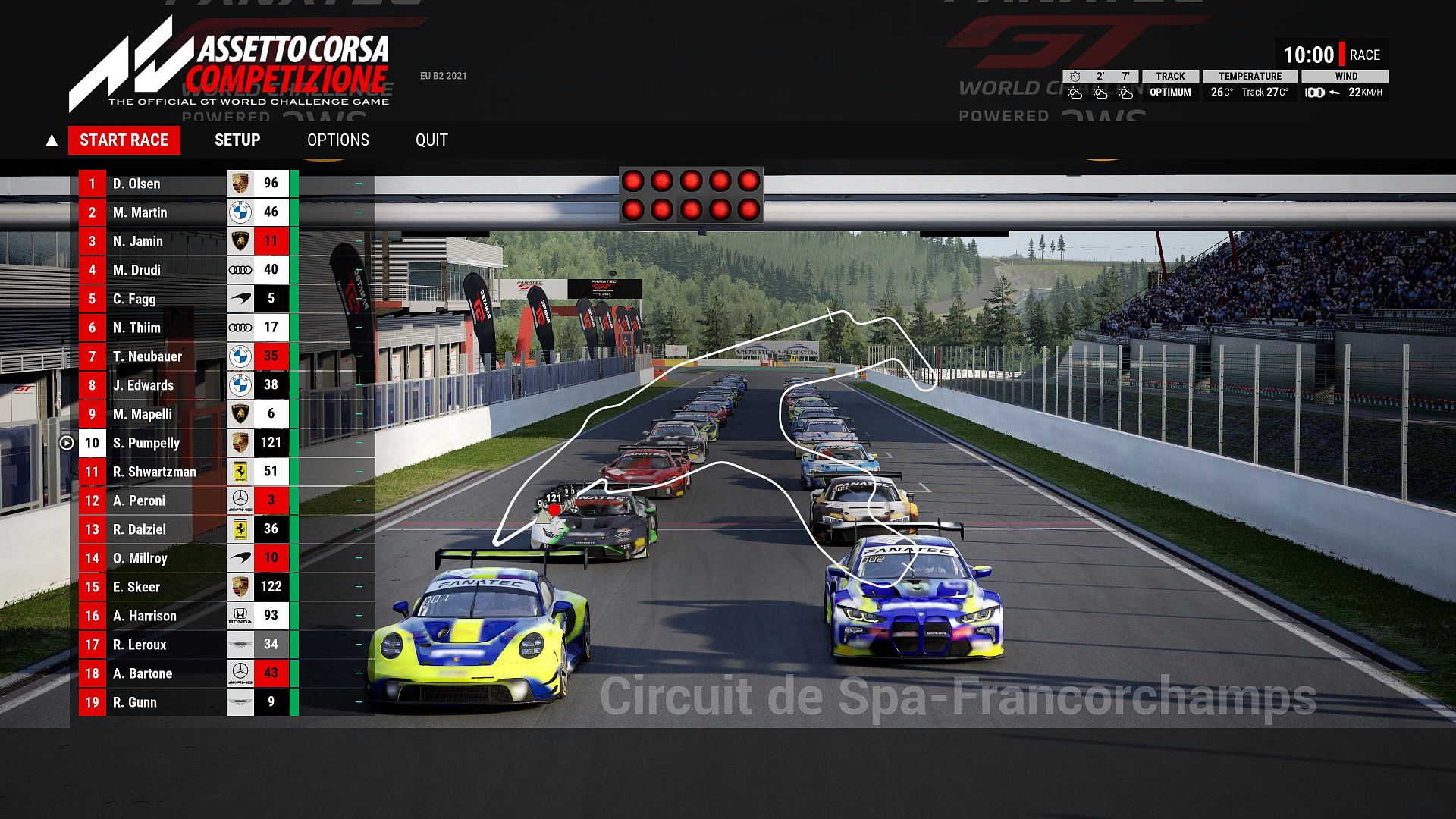The image size is (1456, 819).
Task: Open the OPTIONS menu
Action: [338, 140]
